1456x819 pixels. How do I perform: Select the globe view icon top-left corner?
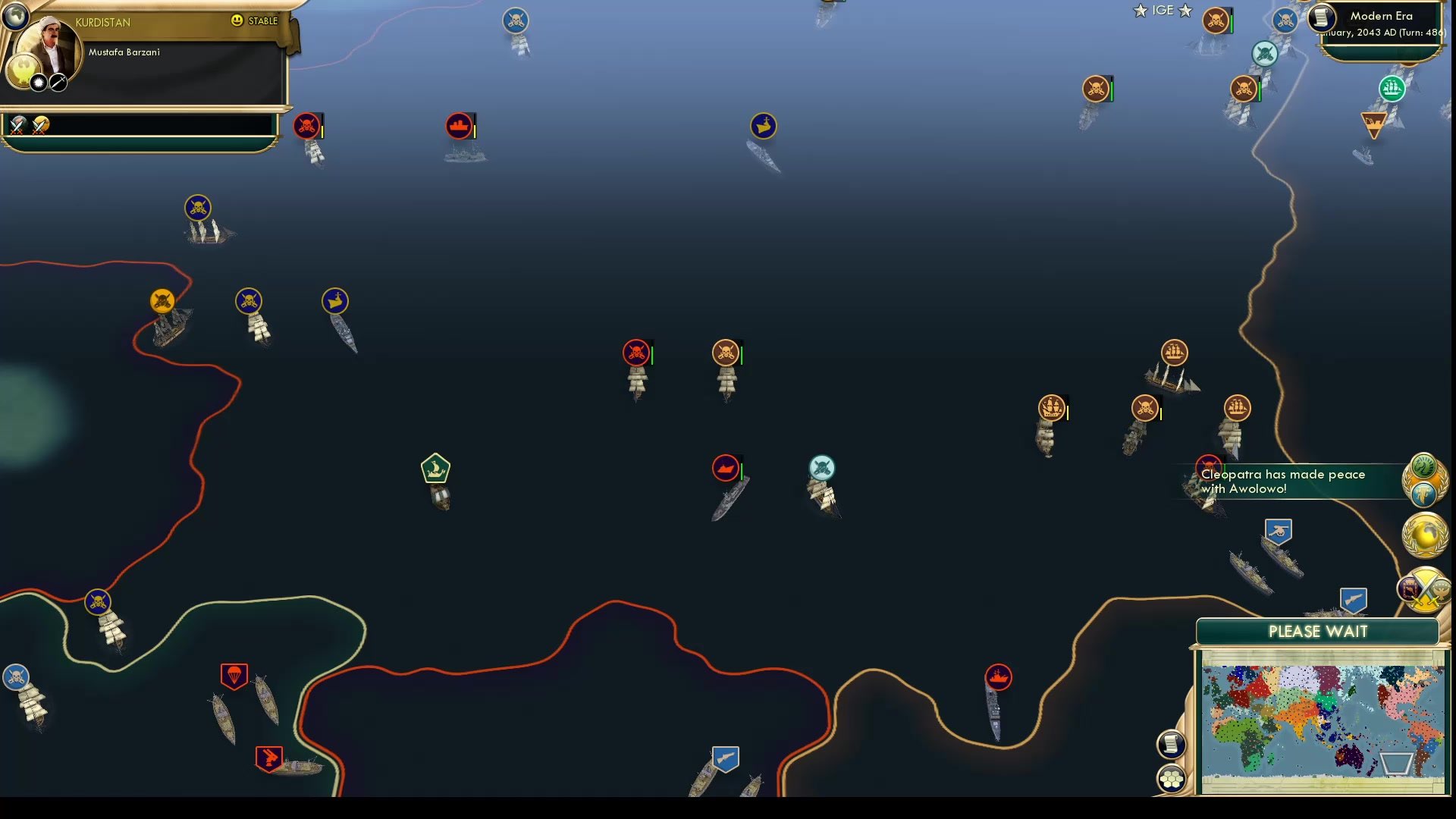pos(15,15)
